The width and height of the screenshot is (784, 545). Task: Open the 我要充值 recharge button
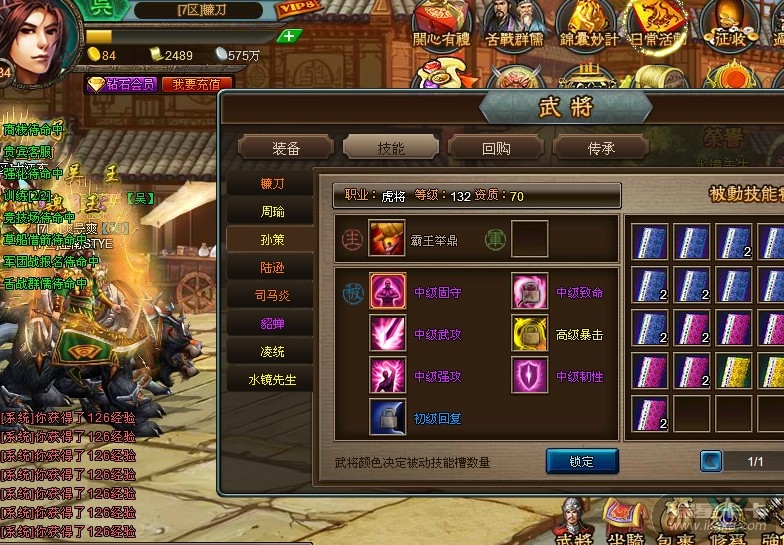pos(196,85)
